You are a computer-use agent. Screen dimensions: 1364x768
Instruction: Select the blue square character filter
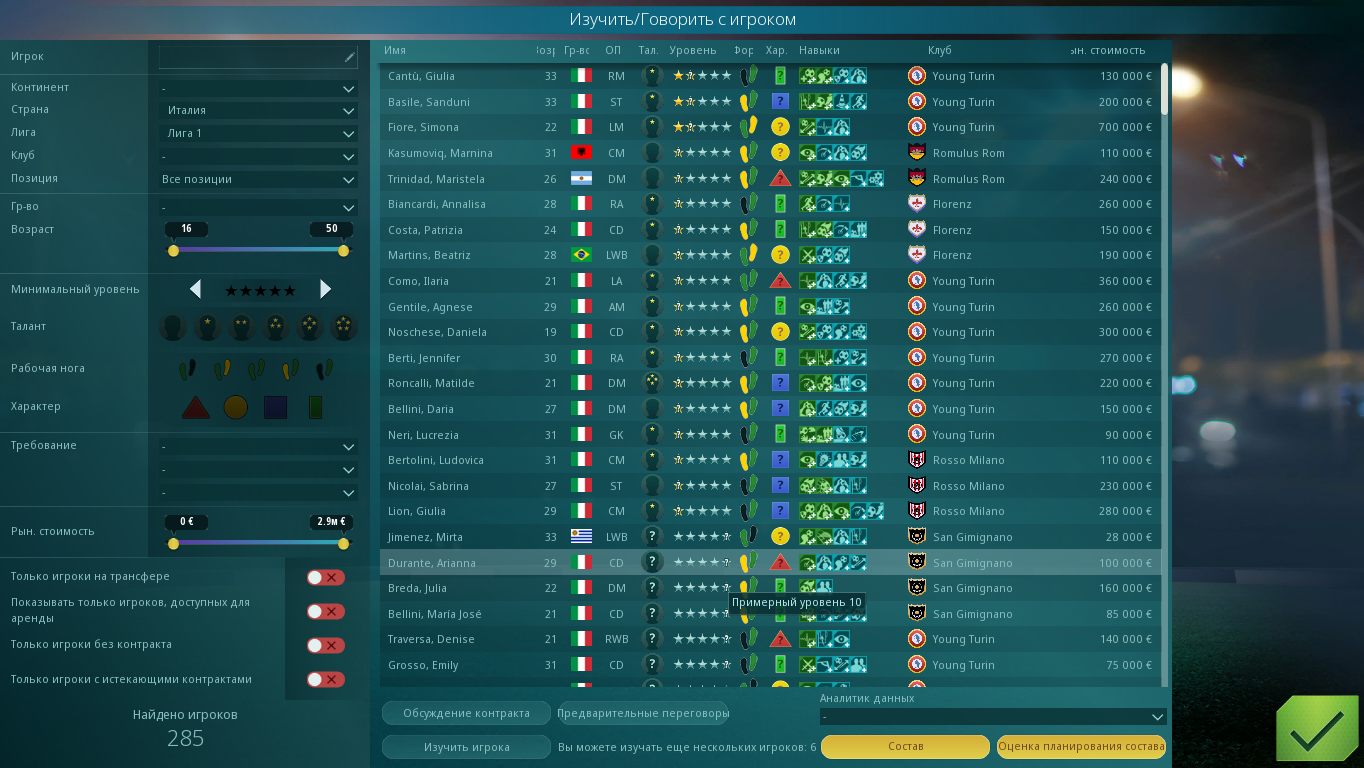coord(275,407)
